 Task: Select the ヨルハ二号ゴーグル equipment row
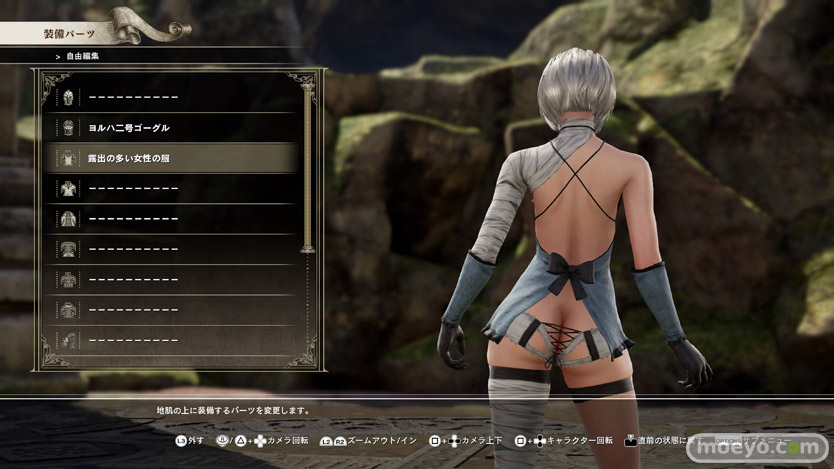tap(170, 128)
